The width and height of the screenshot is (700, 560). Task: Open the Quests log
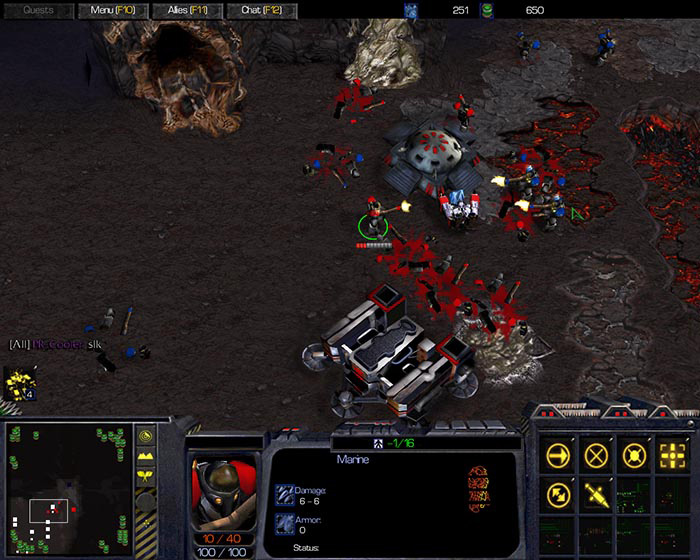(x=39, y=10)
